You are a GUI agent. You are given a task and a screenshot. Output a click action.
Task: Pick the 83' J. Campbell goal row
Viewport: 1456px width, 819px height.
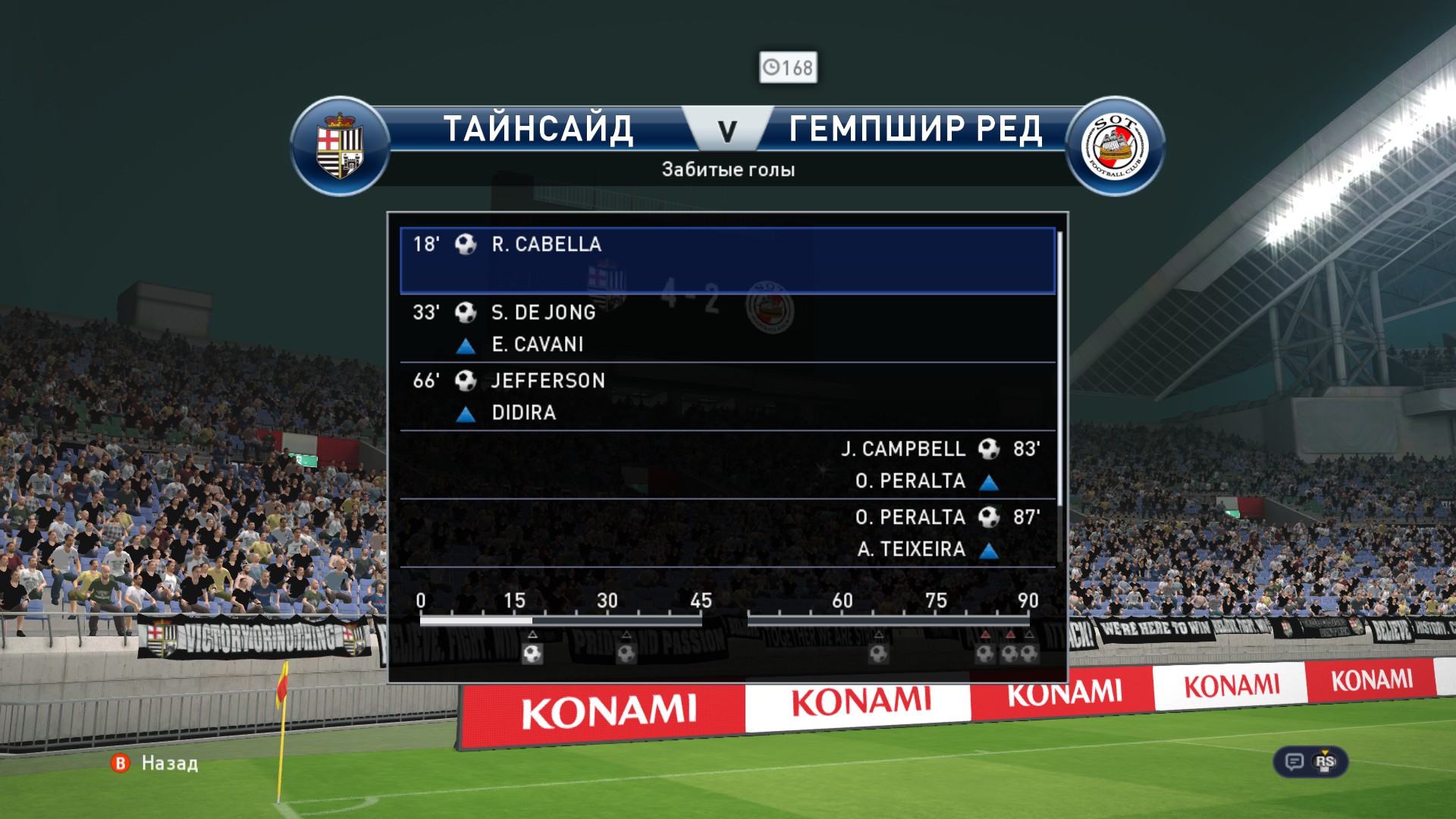(x=726, y=464)
